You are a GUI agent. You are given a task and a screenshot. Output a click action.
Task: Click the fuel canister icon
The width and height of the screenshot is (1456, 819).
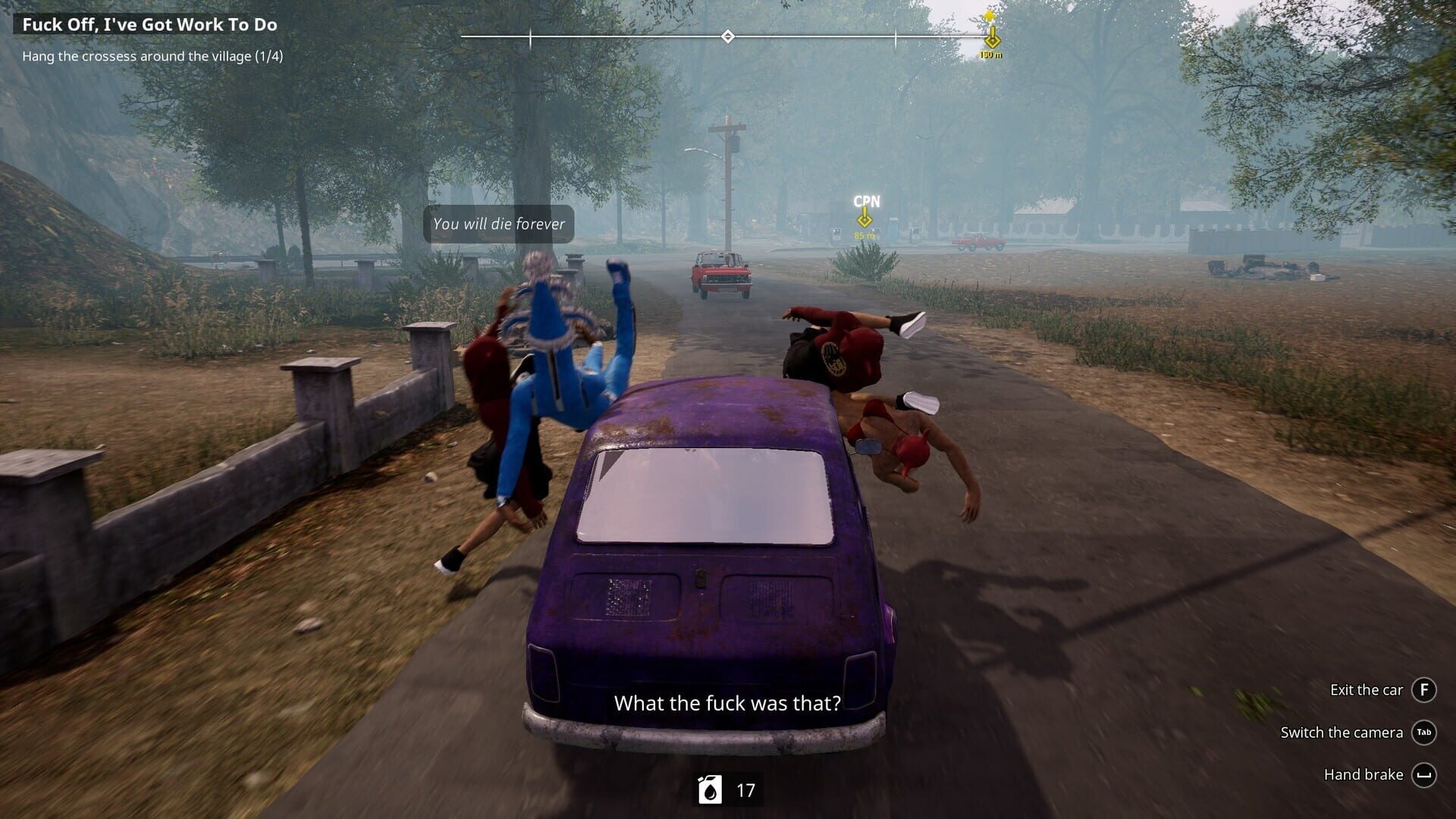(711, 790)
